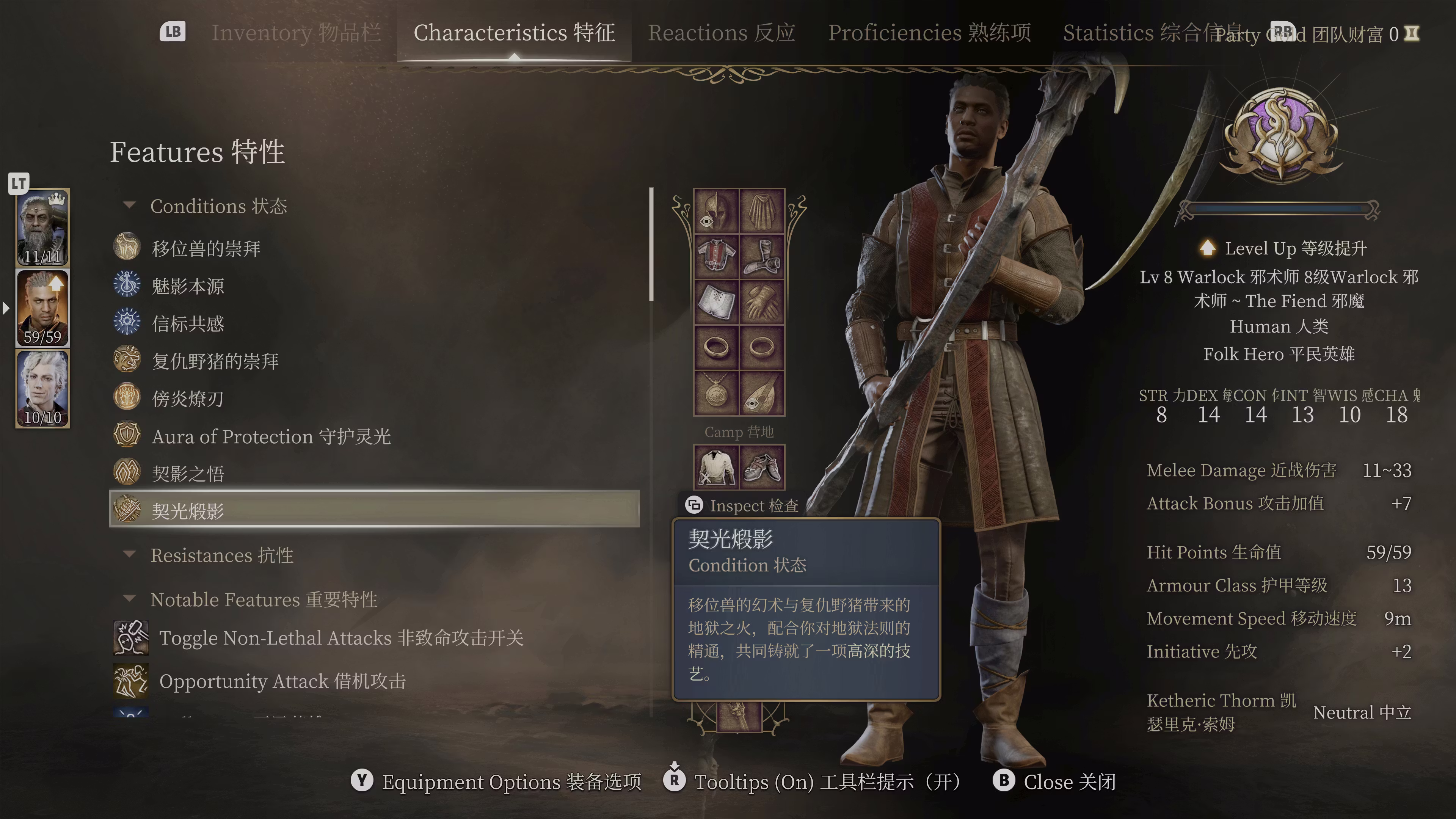Screen dimensions: 1456x819
Task: Select the bearded crowned party member portrait
Action: coord(43,227)
